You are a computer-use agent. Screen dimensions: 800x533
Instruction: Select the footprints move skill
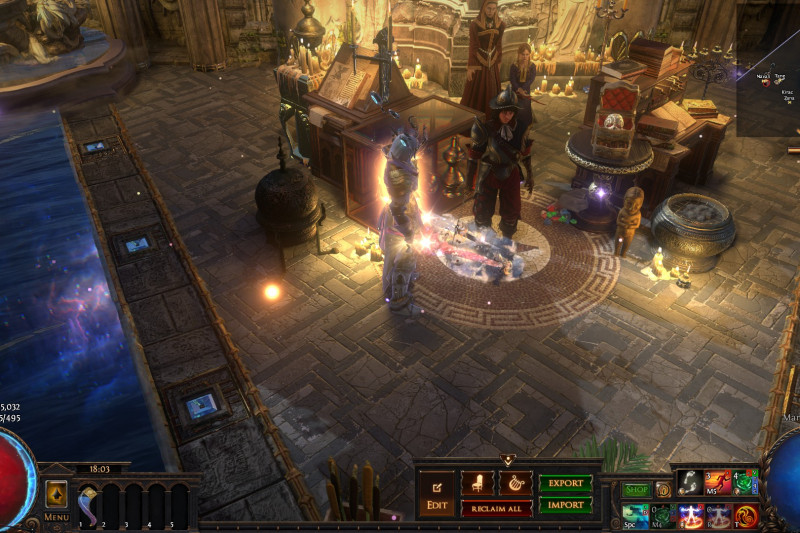[x=689, y=483]
